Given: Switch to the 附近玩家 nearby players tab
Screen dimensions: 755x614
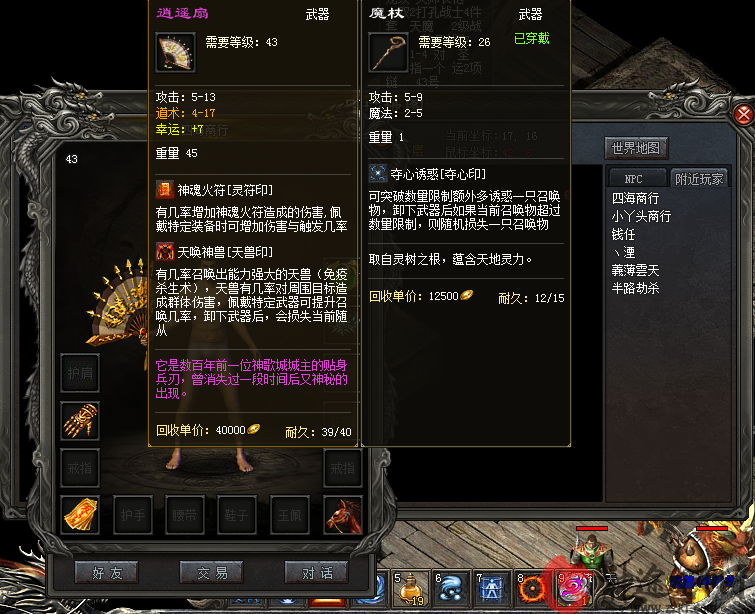Looking at the screenshot, I should pyautogui.click(x=700, y=179).
